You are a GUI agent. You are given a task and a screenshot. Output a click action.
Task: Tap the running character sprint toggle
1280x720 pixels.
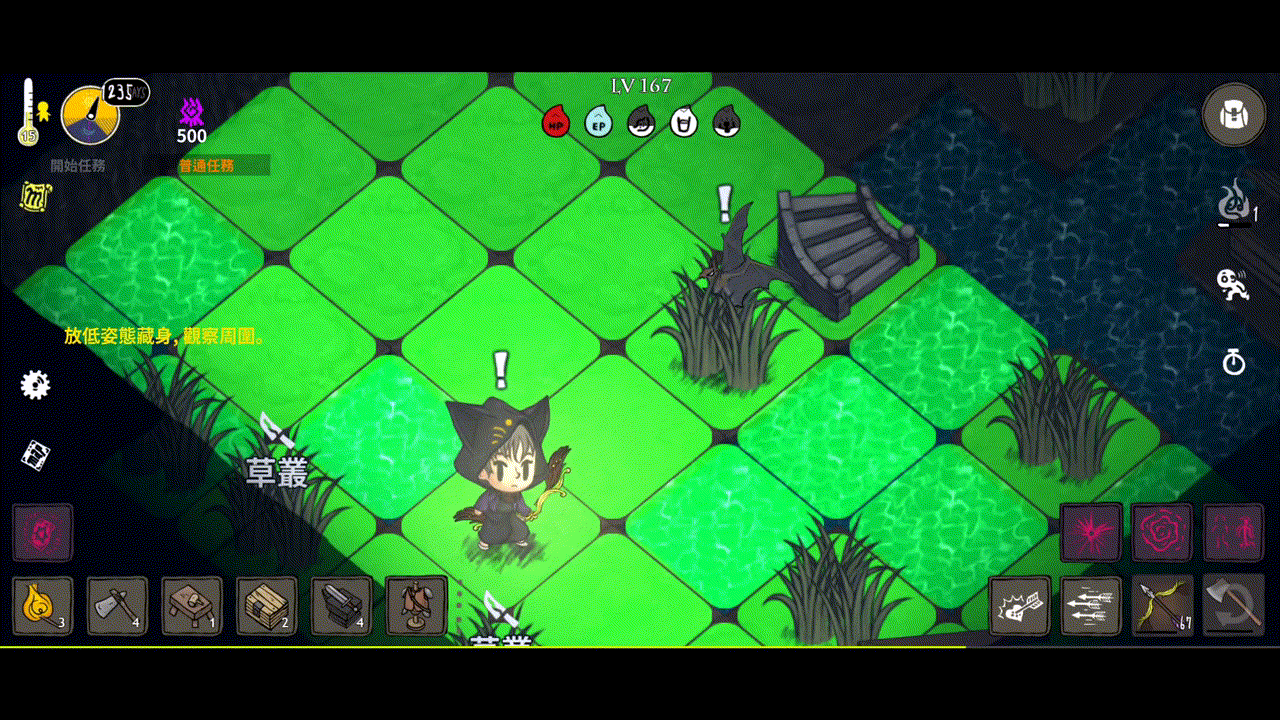(x=1232, y=287)
